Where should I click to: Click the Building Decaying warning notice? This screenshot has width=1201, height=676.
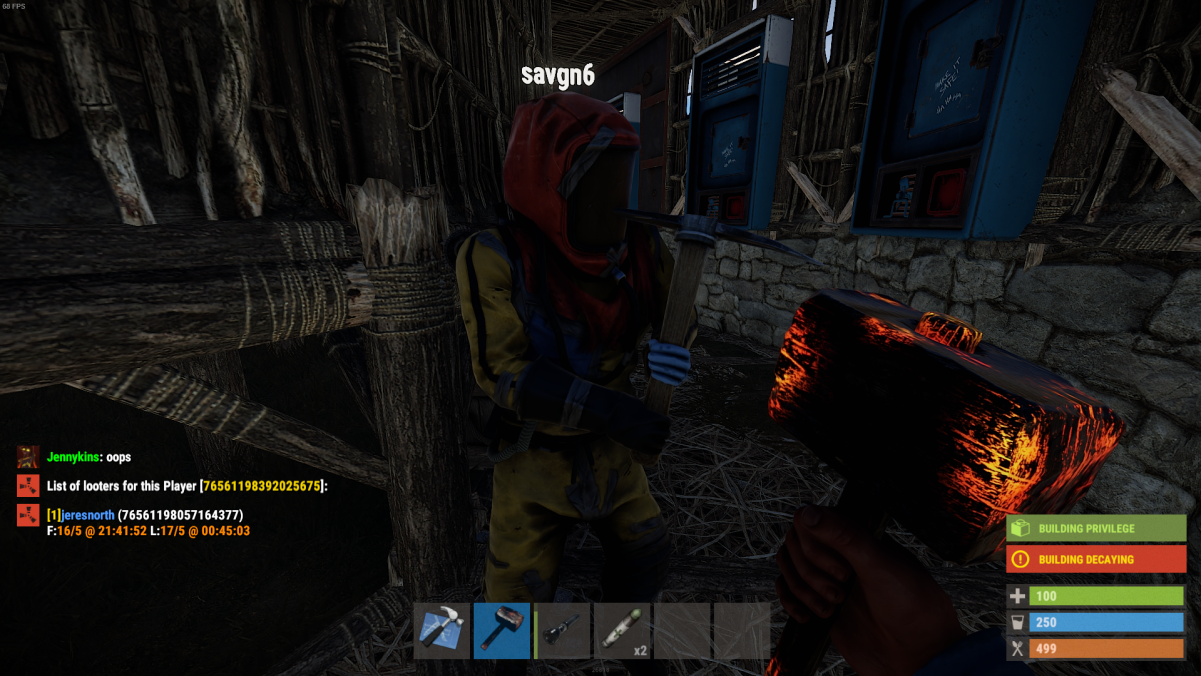pyautogui.click(x=1096, y=560)
